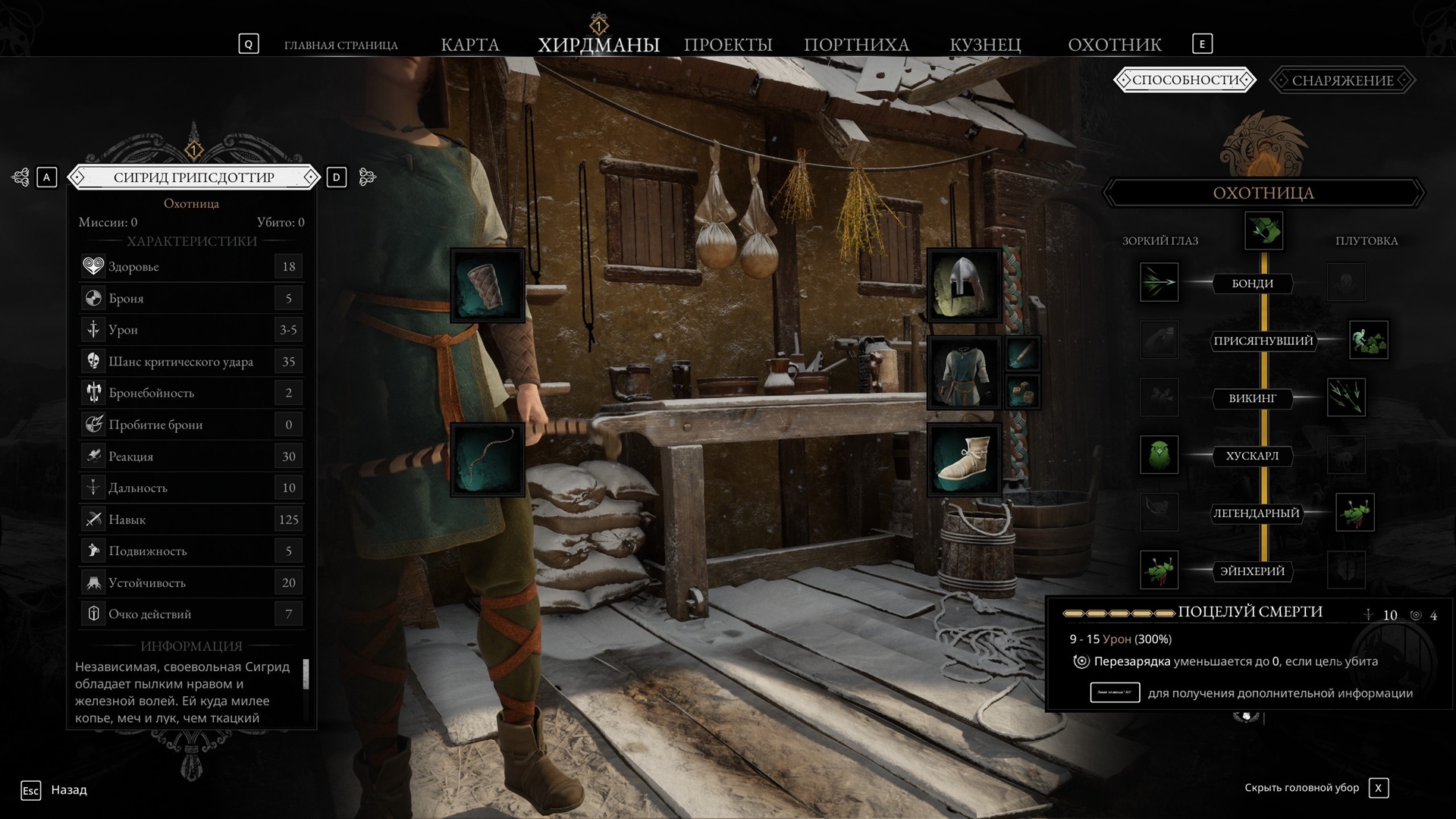Screen dimensions: 1456x819
Task: Select the bracer equipment slot
Action: tap(488, 286)
